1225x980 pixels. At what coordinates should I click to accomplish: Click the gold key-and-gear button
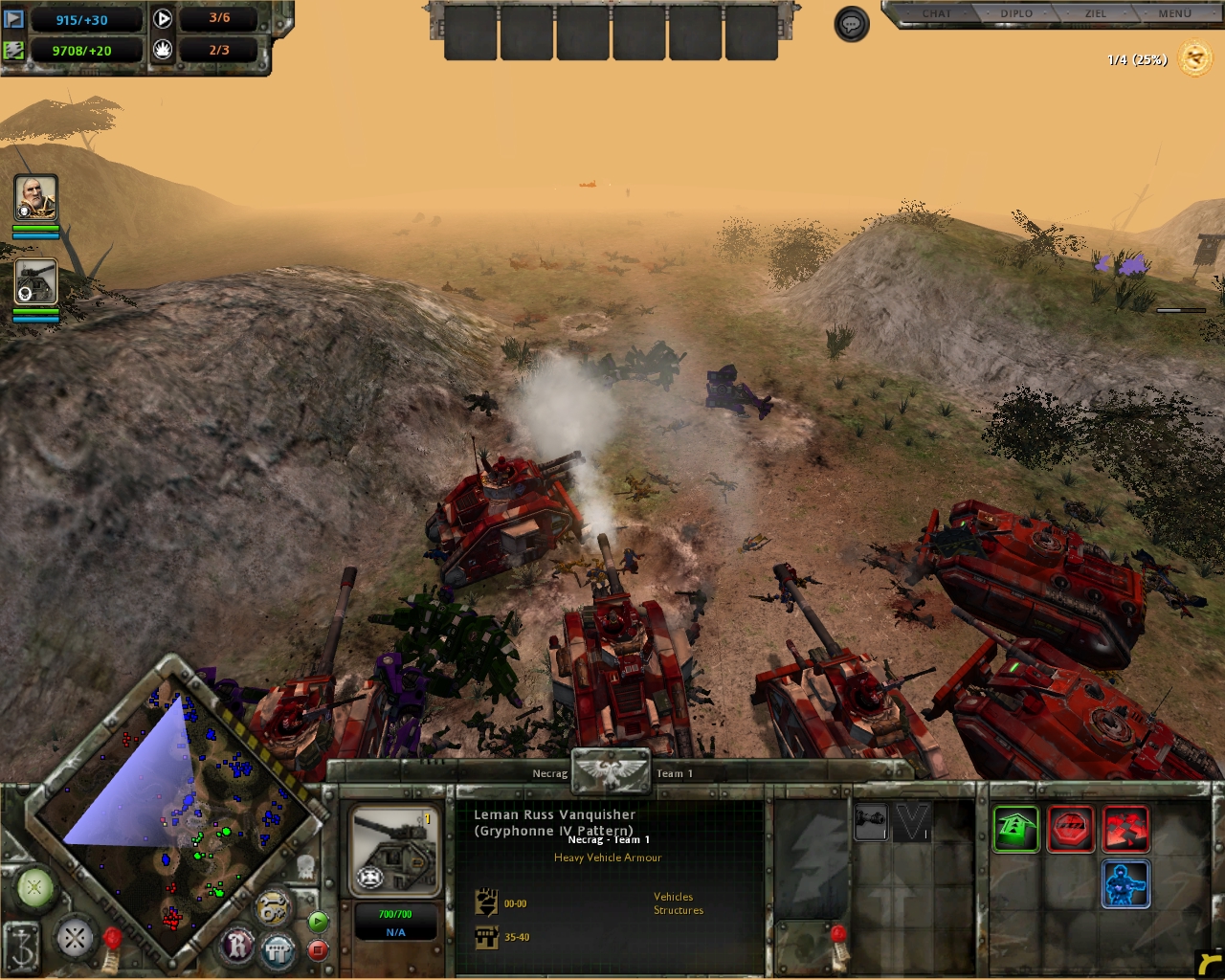click(x=274, y=908)
